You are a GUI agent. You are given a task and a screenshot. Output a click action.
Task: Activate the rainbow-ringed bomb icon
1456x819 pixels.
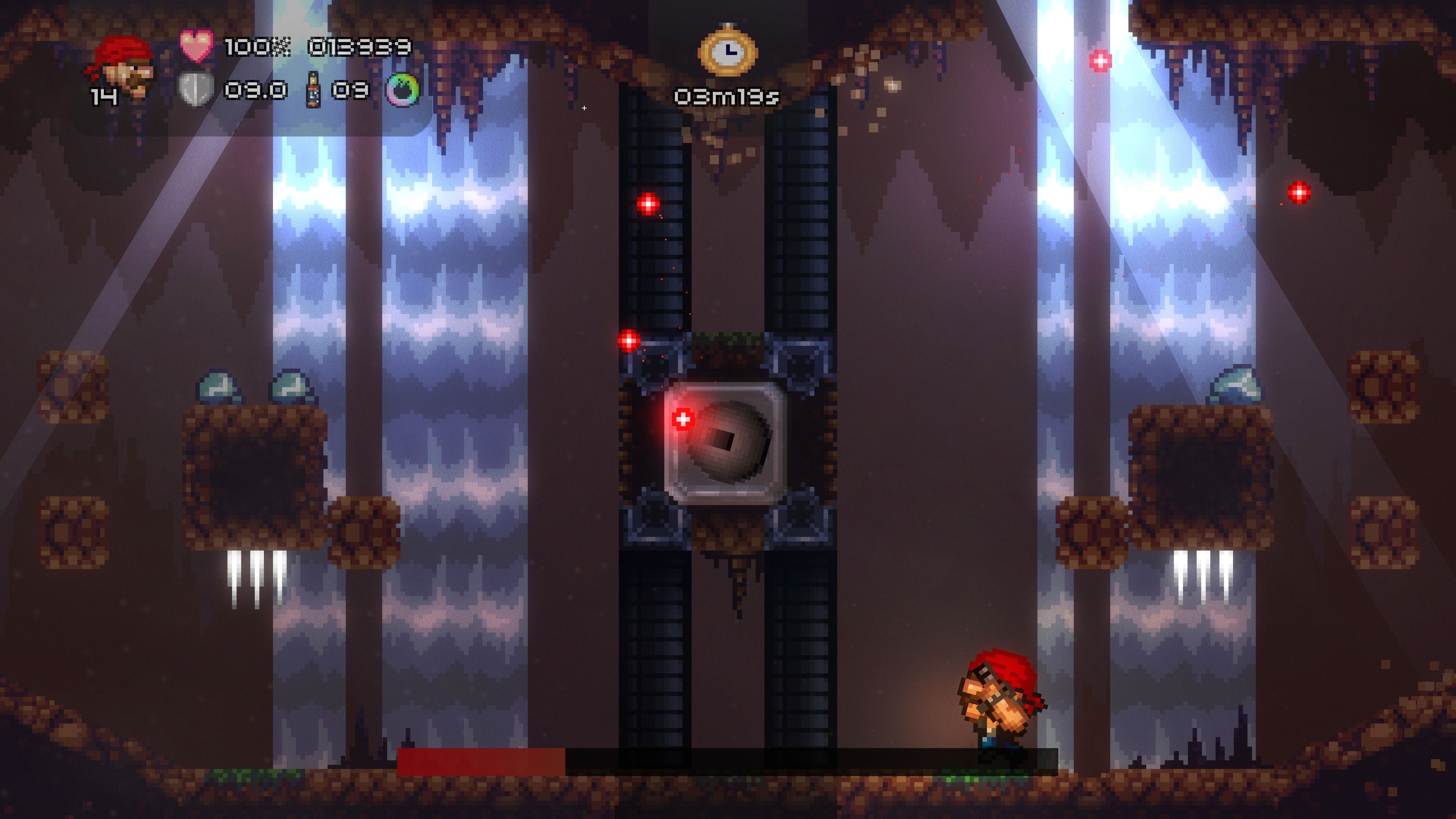click(403, 89)
